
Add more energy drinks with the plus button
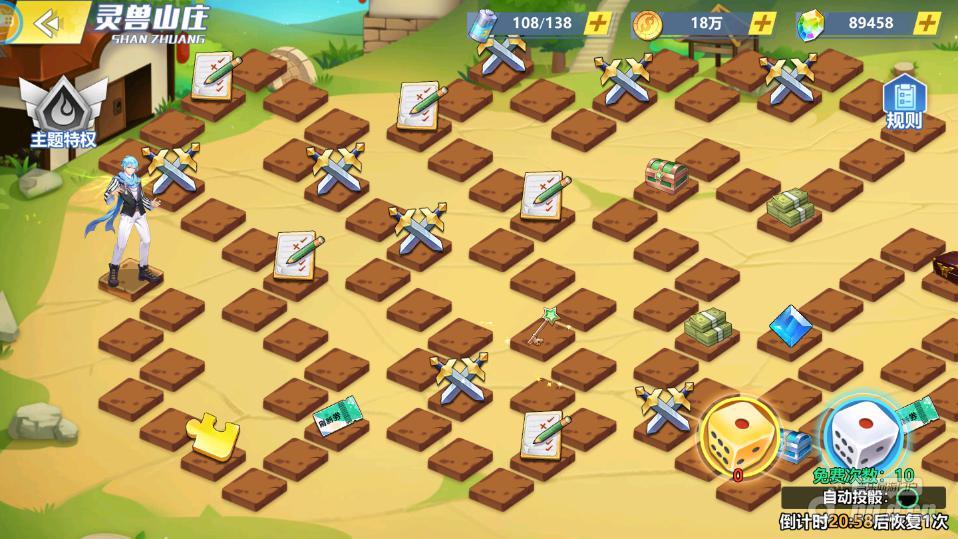click(x=596, y=24)
